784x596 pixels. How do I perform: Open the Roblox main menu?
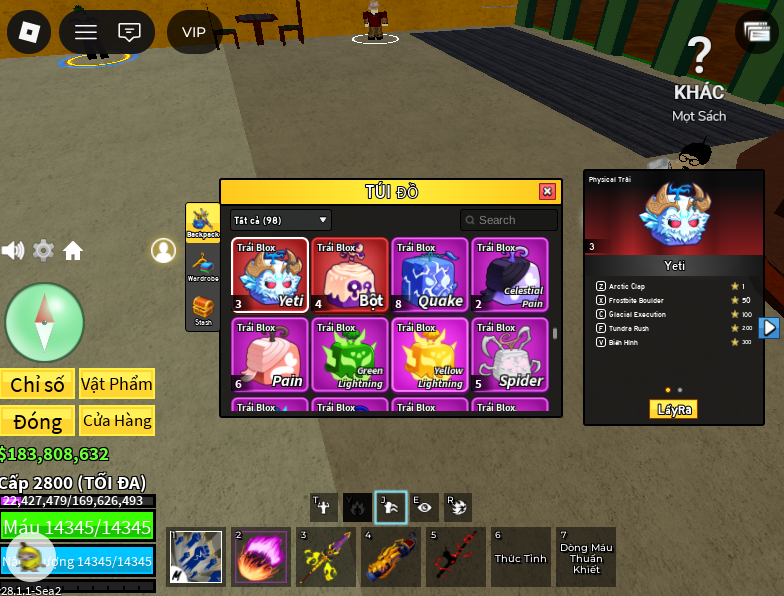click(29, 32)
